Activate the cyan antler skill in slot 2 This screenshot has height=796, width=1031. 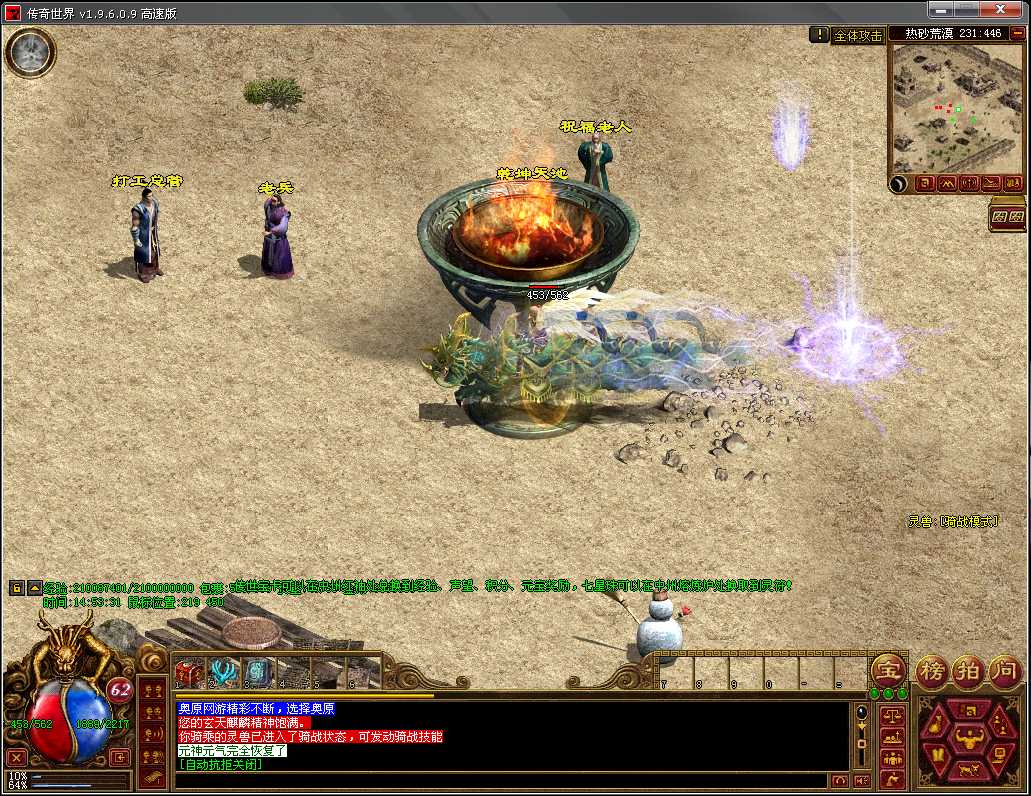coord(223,672)
